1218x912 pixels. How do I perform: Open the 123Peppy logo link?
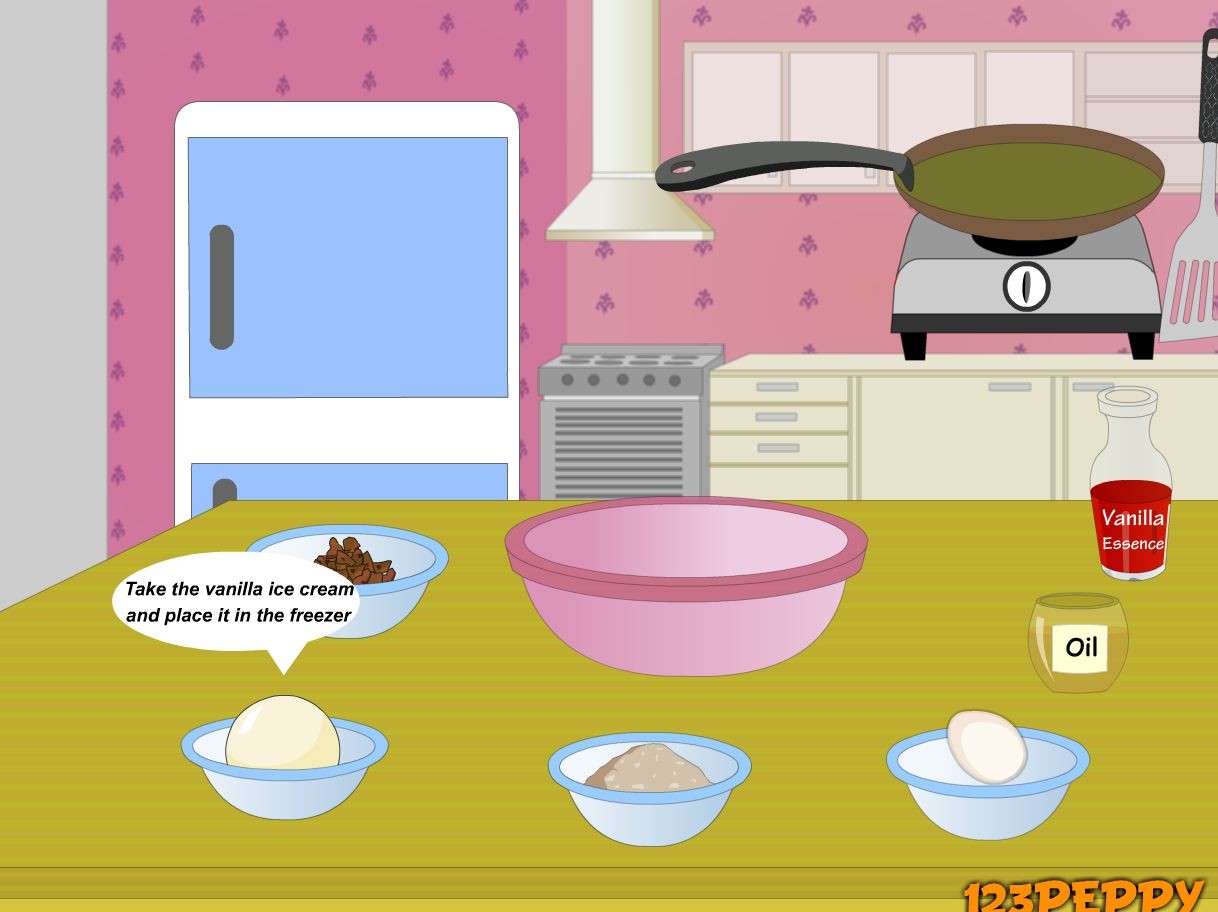click(1082, 895)
